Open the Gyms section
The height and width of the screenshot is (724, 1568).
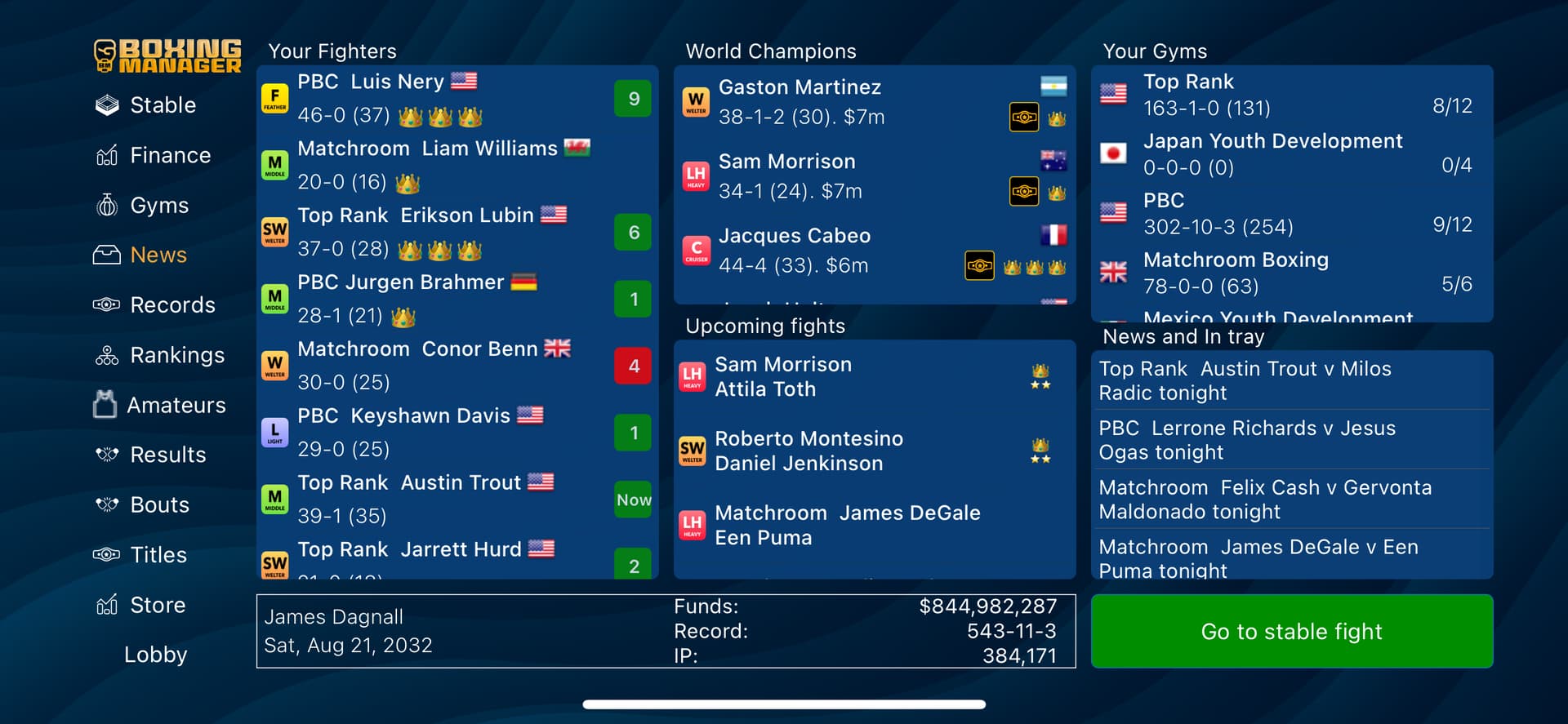158,206
